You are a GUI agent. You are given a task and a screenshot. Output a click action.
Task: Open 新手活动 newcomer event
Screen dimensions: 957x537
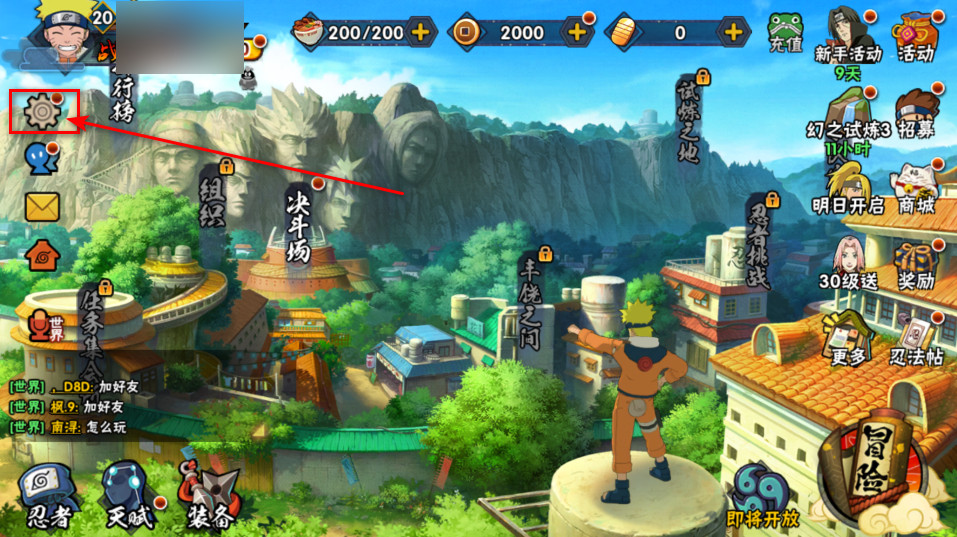click(x=848, y=38)
